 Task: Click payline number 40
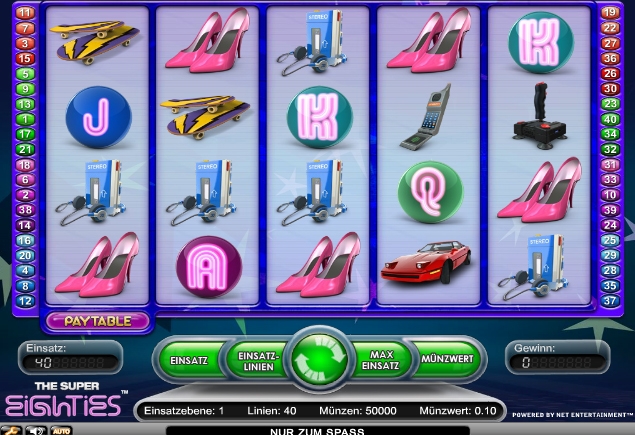pos(609,119)
